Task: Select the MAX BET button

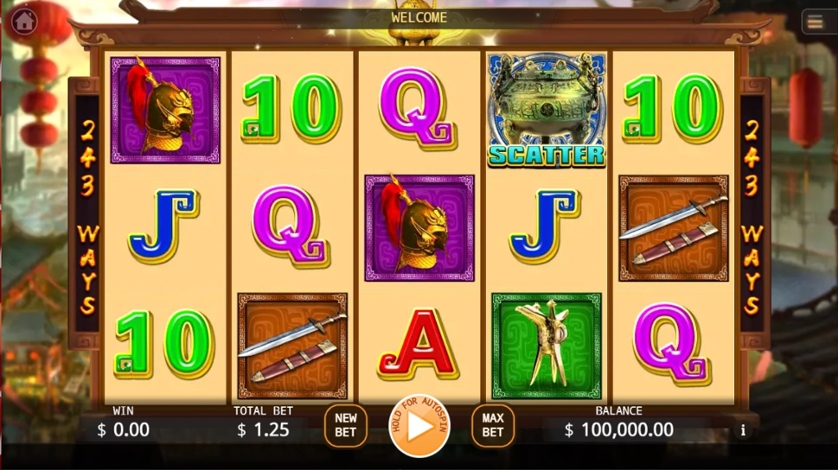Action: tap(492, 425)
